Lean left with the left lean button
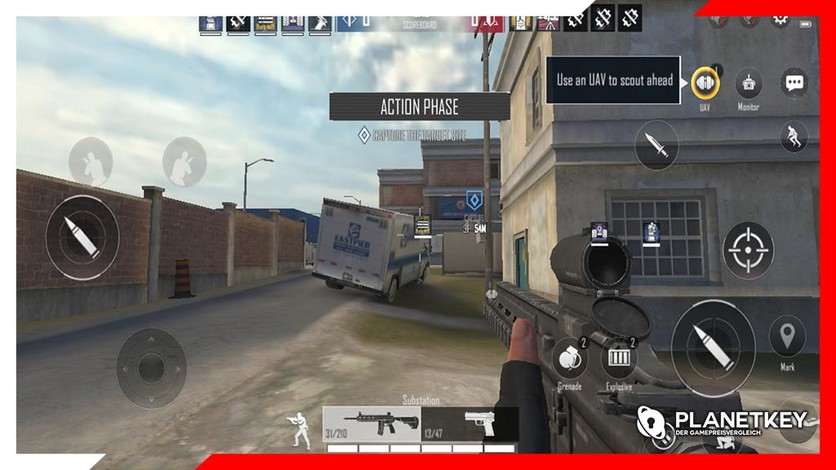 (x=90, y=161)
